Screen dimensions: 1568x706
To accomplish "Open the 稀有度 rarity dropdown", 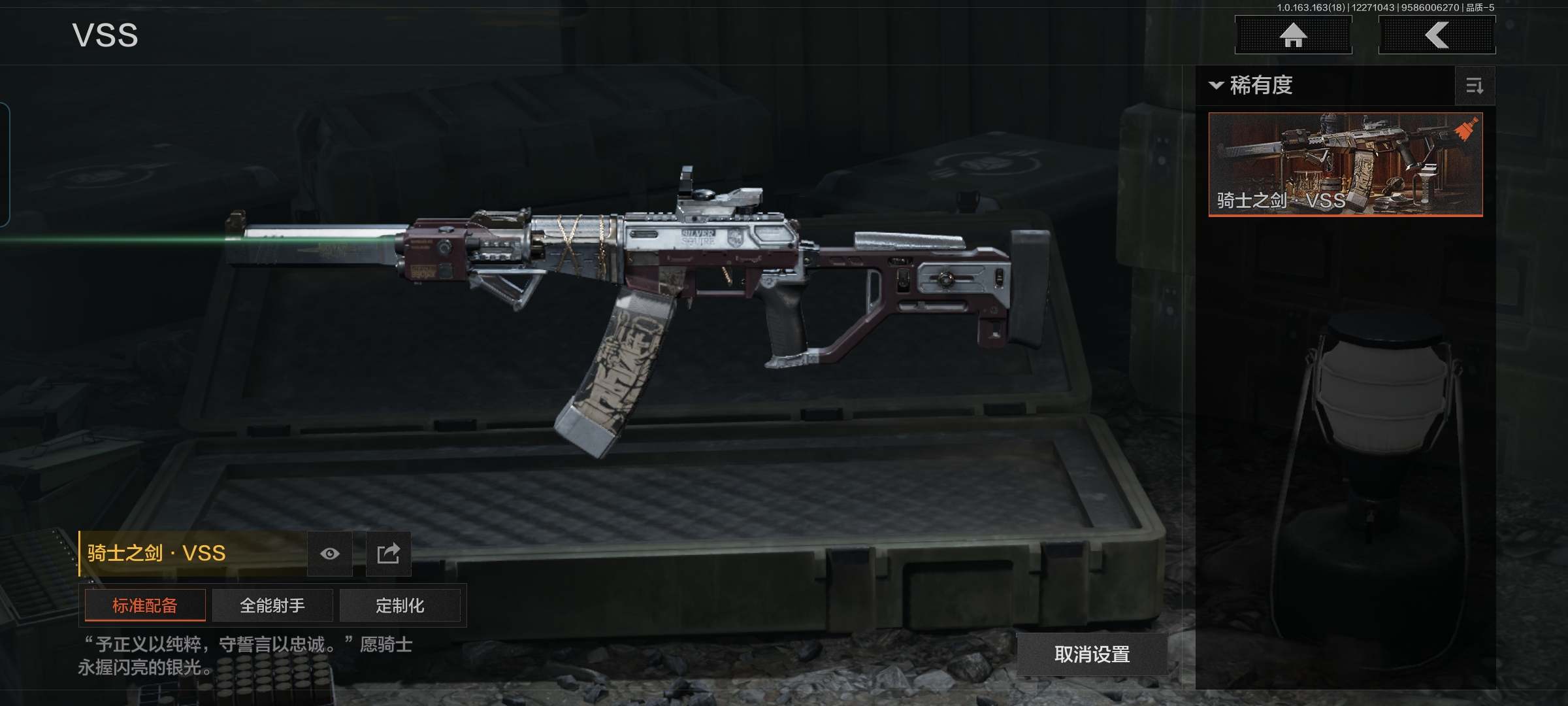I will (1251, 86).
